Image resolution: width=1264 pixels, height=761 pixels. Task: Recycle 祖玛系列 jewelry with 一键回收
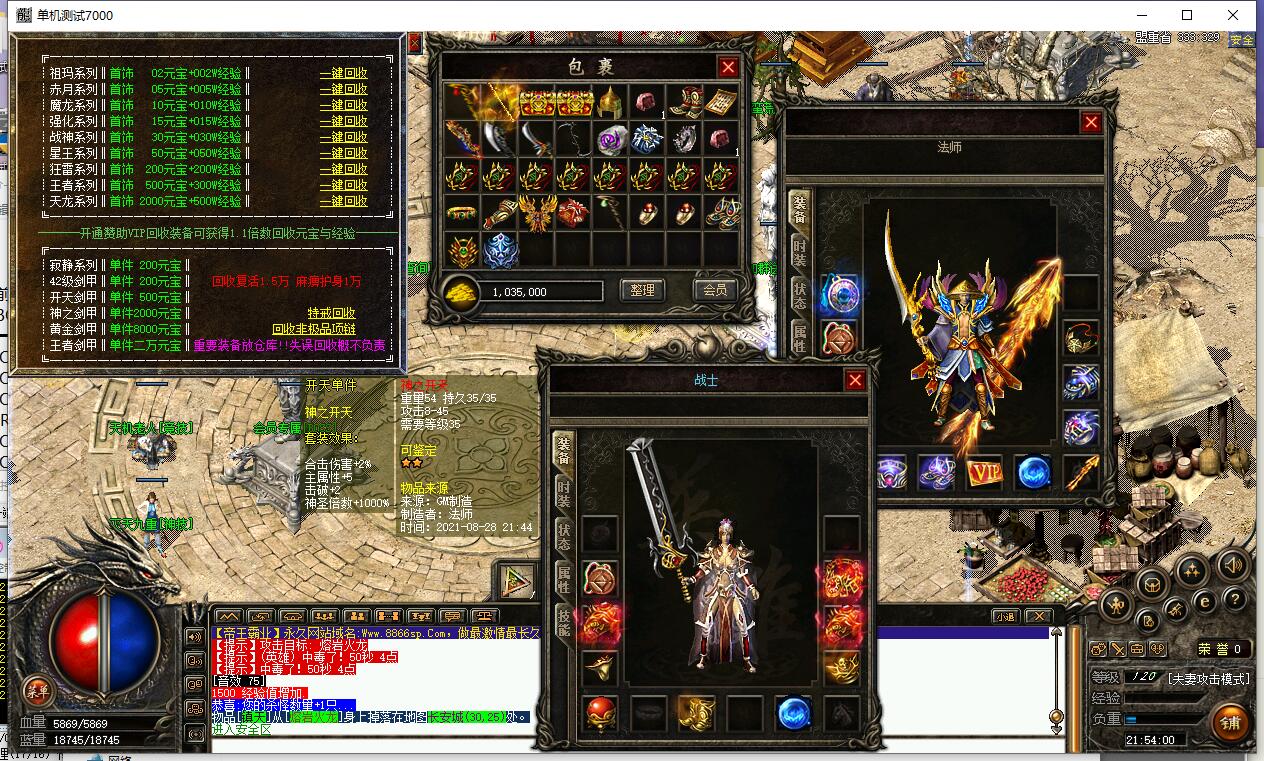[343, 73]
